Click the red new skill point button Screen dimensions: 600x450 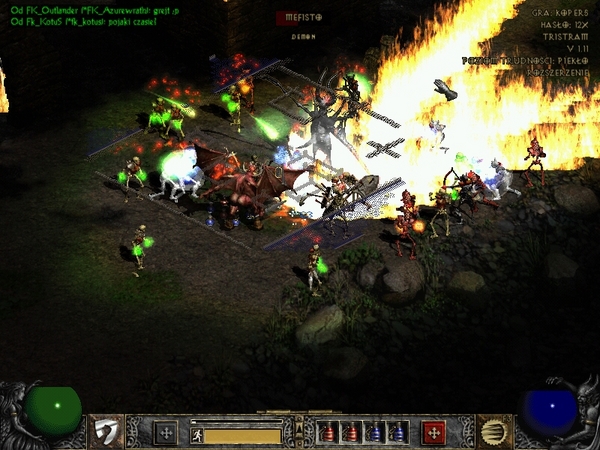click(x=433, y=433)
